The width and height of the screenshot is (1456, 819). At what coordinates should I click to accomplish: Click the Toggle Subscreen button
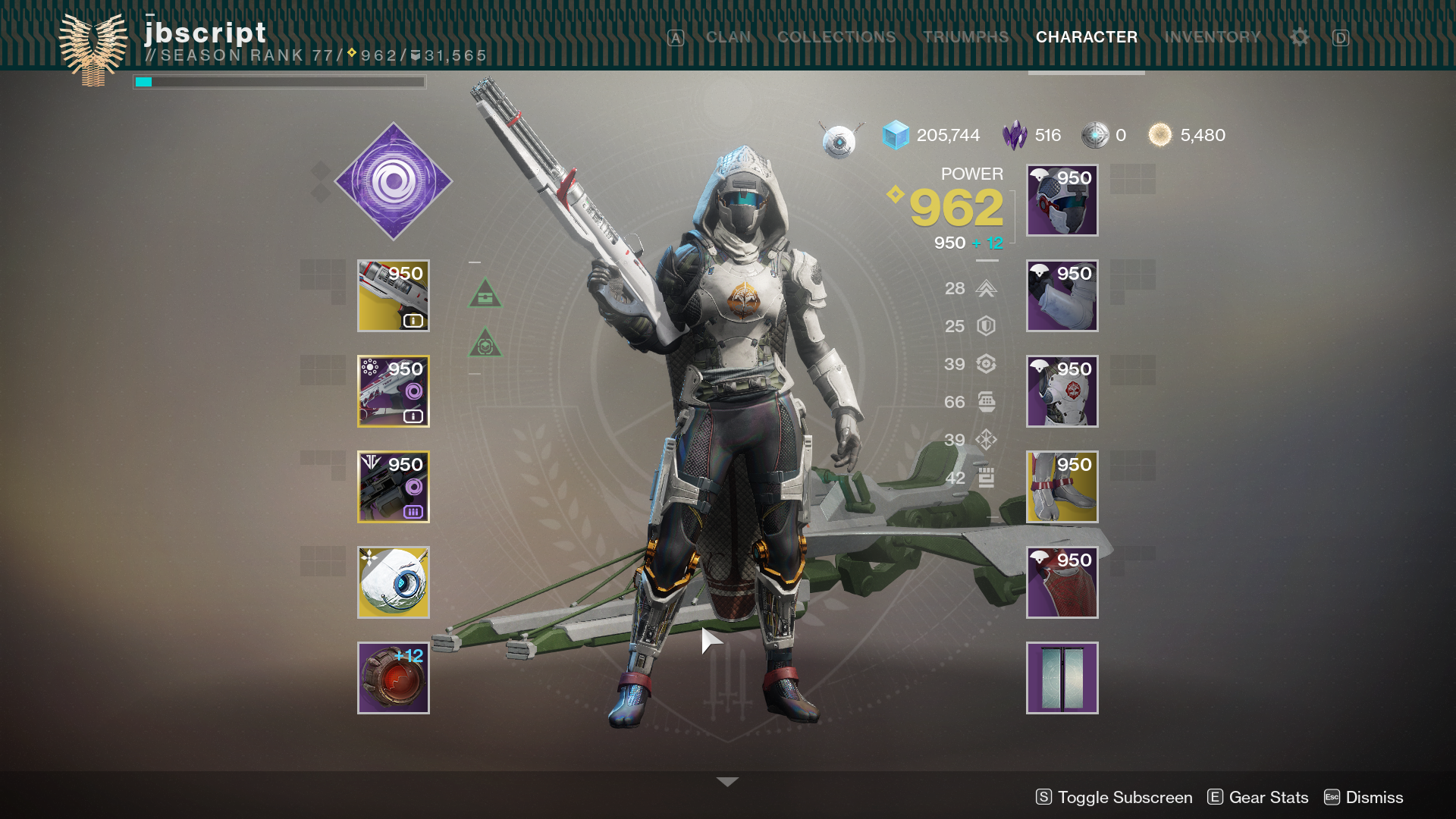pos(1114,797)
